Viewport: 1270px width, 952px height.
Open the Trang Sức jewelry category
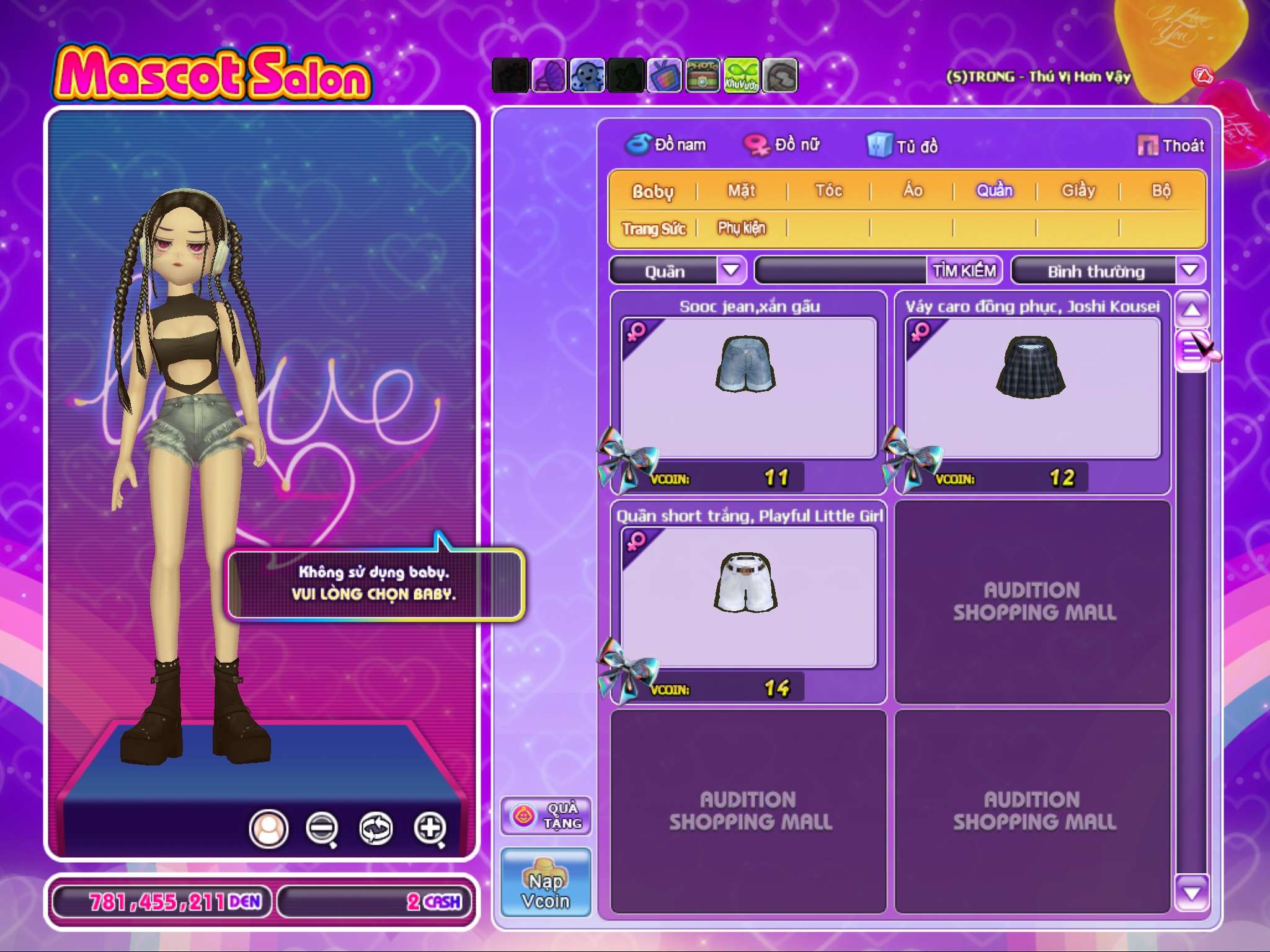[654, 229]
